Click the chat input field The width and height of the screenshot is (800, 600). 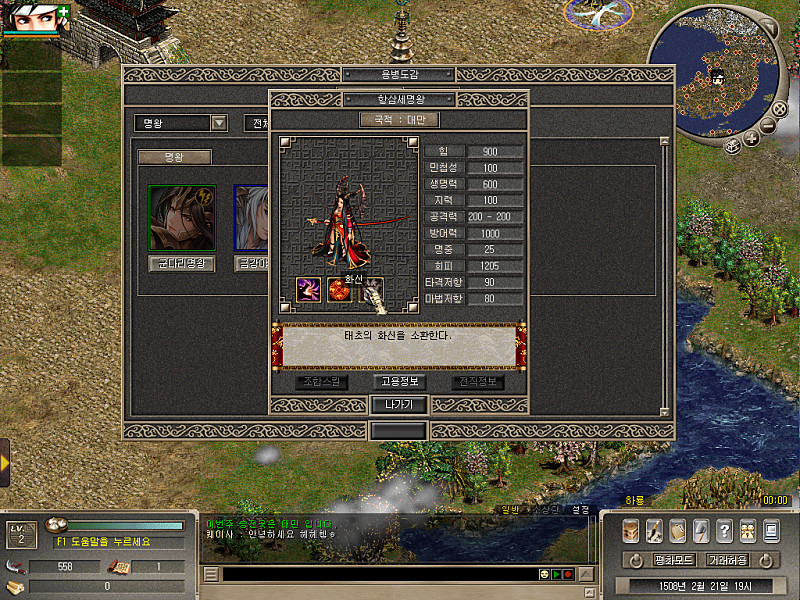coord(378,574)
